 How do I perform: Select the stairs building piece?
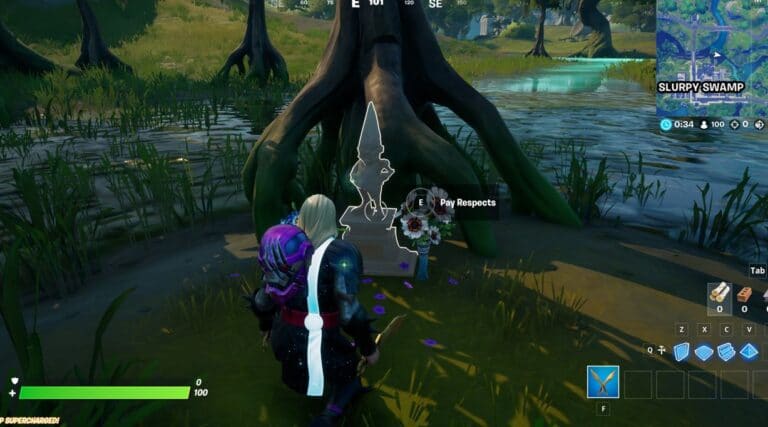[x=727, y=351]
